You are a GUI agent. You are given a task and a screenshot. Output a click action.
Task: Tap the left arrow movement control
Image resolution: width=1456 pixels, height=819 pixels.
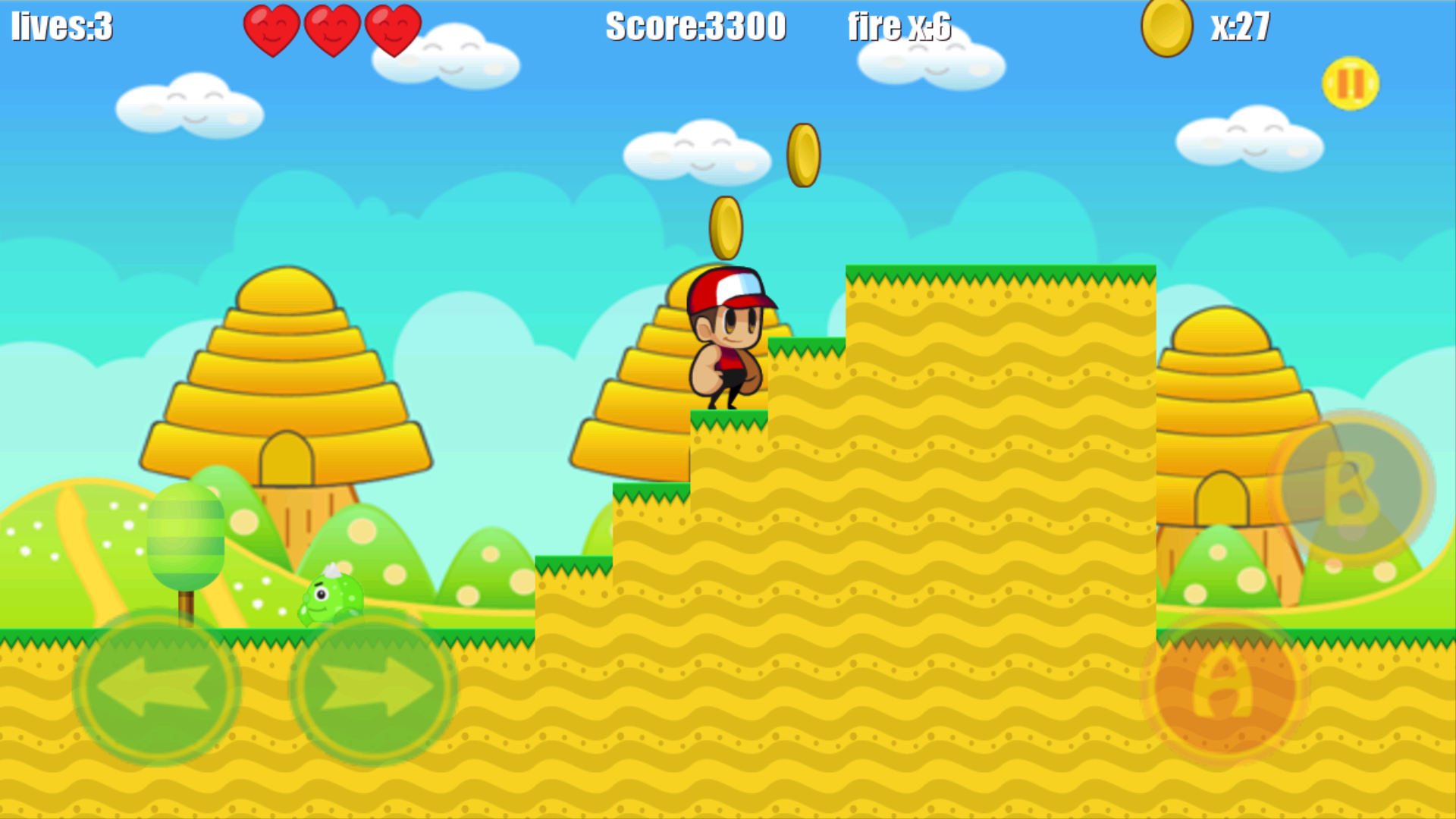(161, 686)
